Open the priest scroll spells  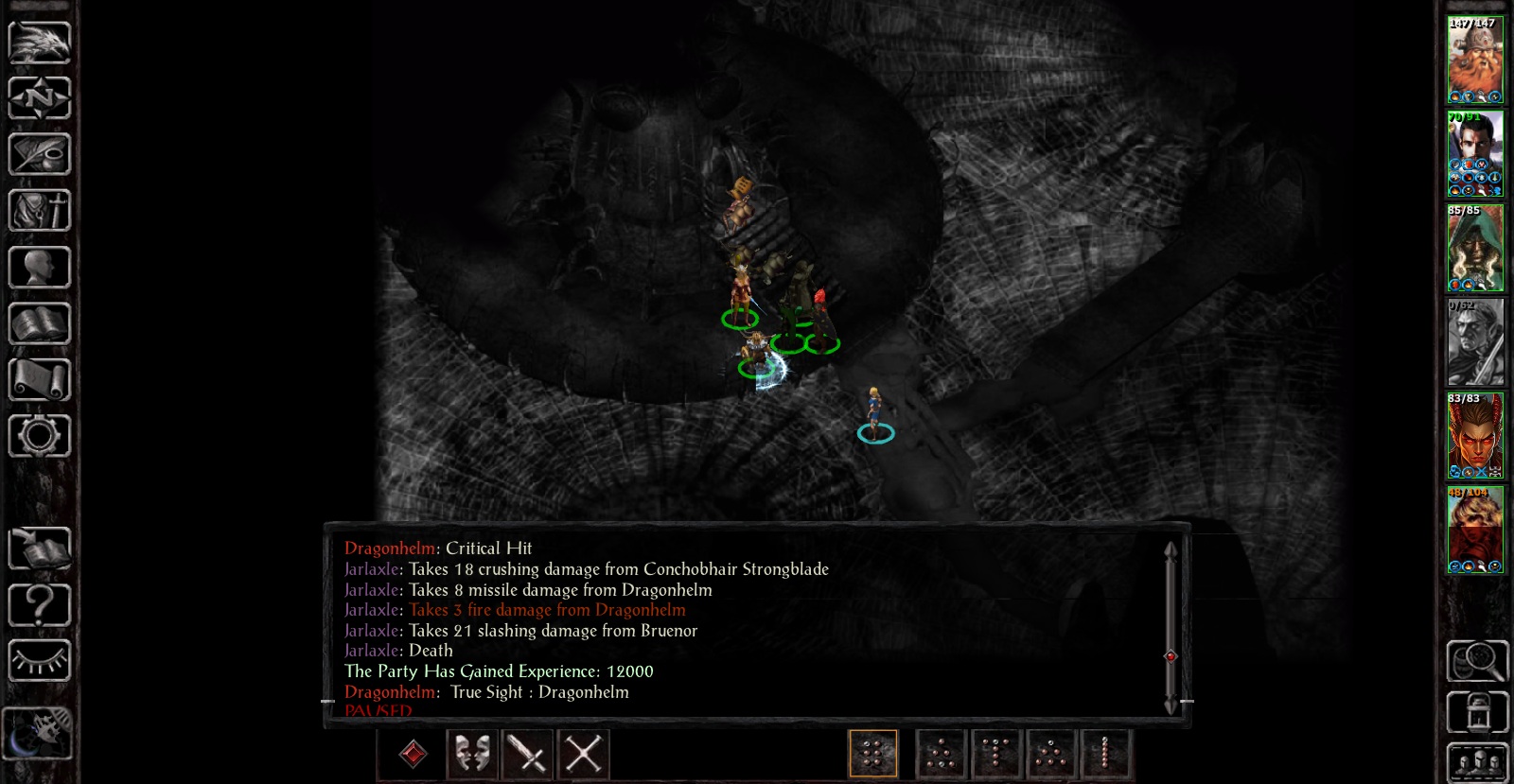[x=40, y=380]
